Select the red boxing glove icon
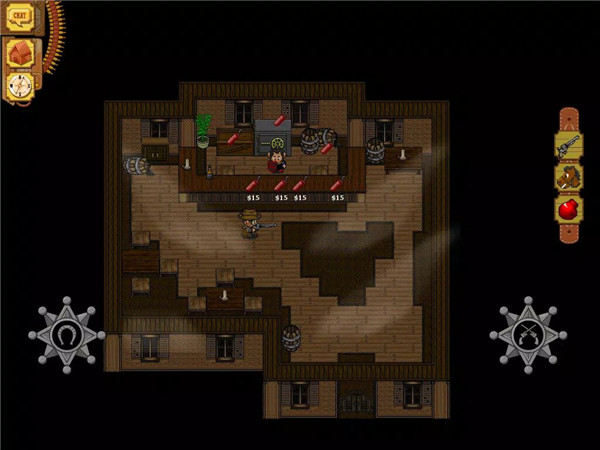The image size is (600, 450). (568, 210)
